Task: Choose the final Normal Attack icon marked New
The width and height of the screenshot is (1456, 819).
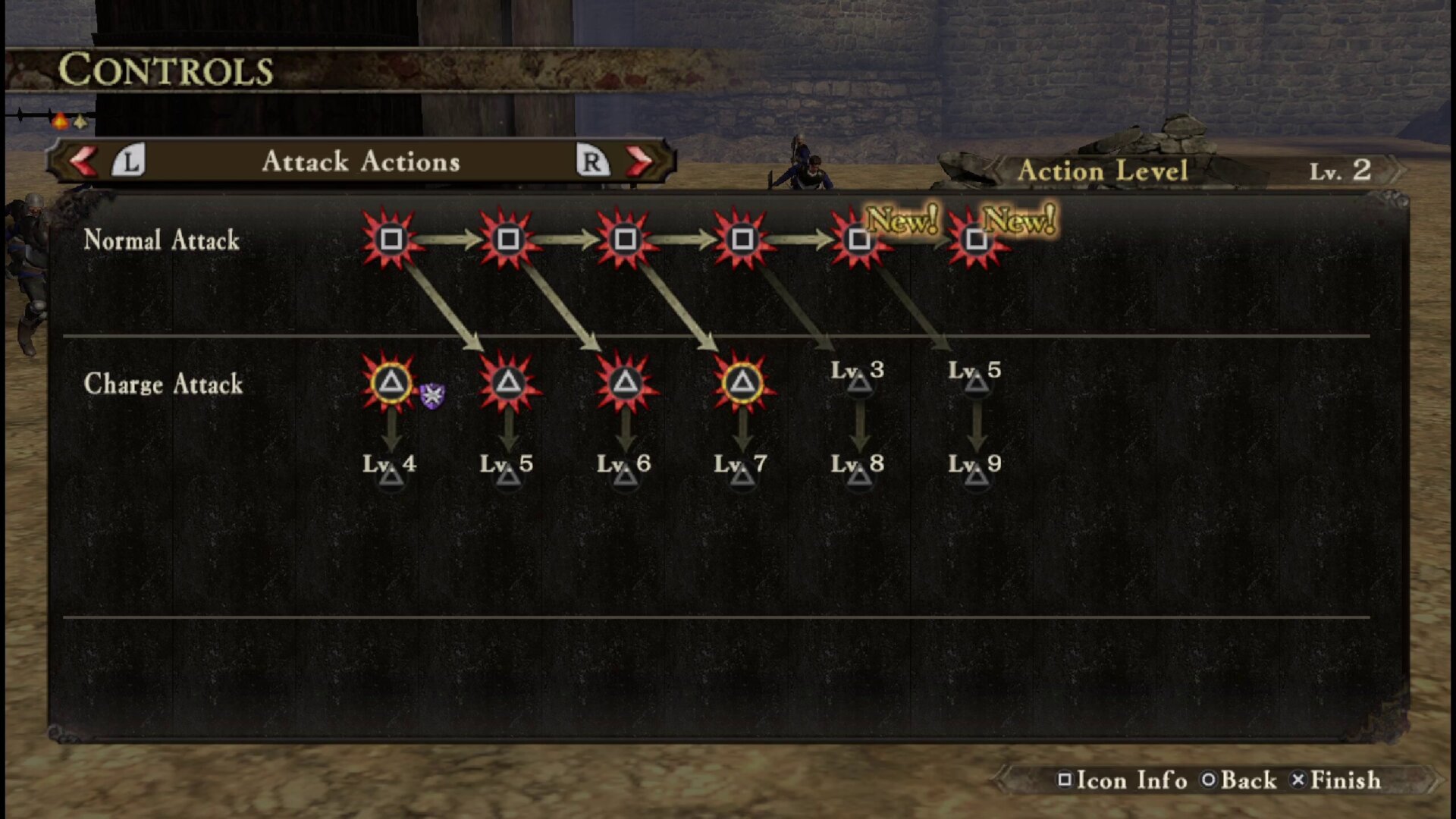Action: pyautogui.click(x=976, y=240)
